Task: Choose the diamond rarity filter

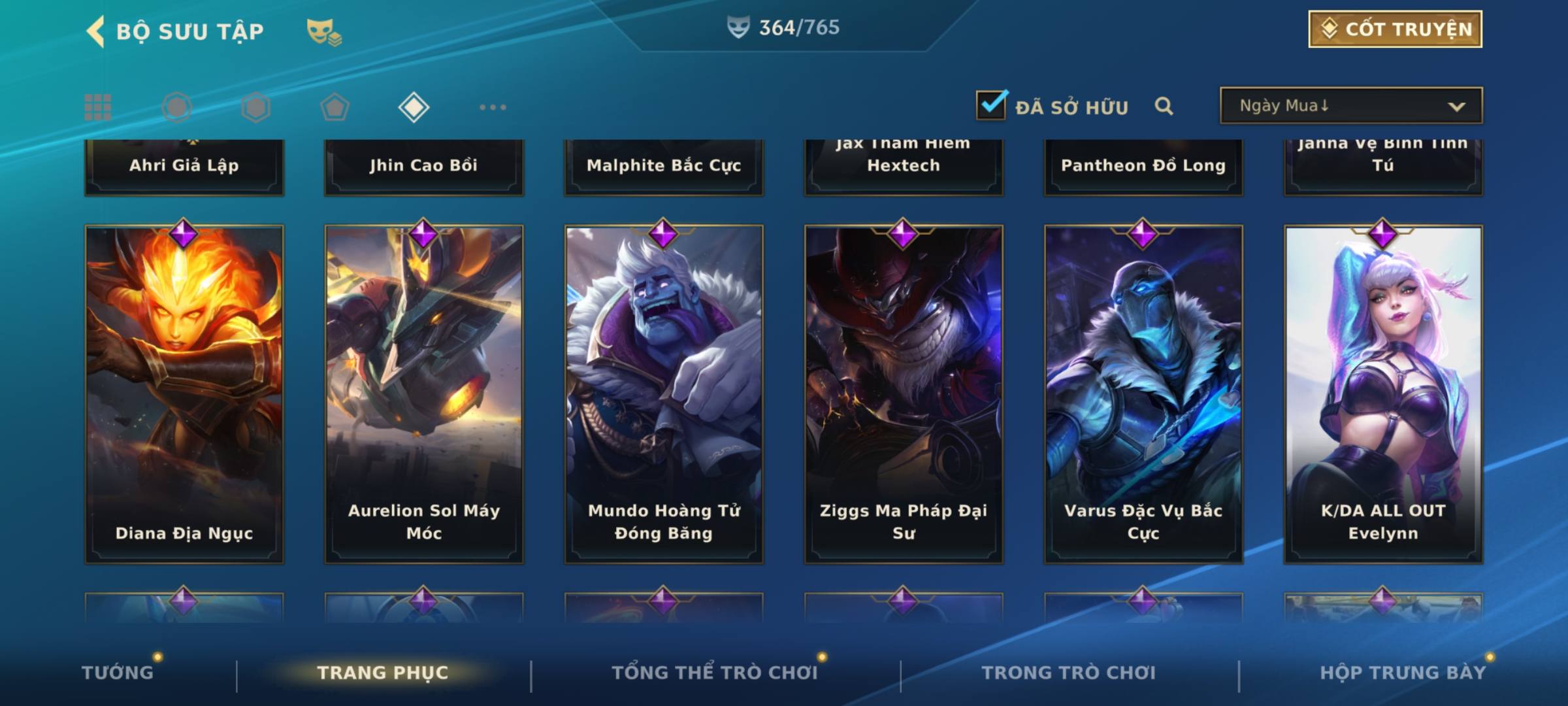Action: click(414, 107)
